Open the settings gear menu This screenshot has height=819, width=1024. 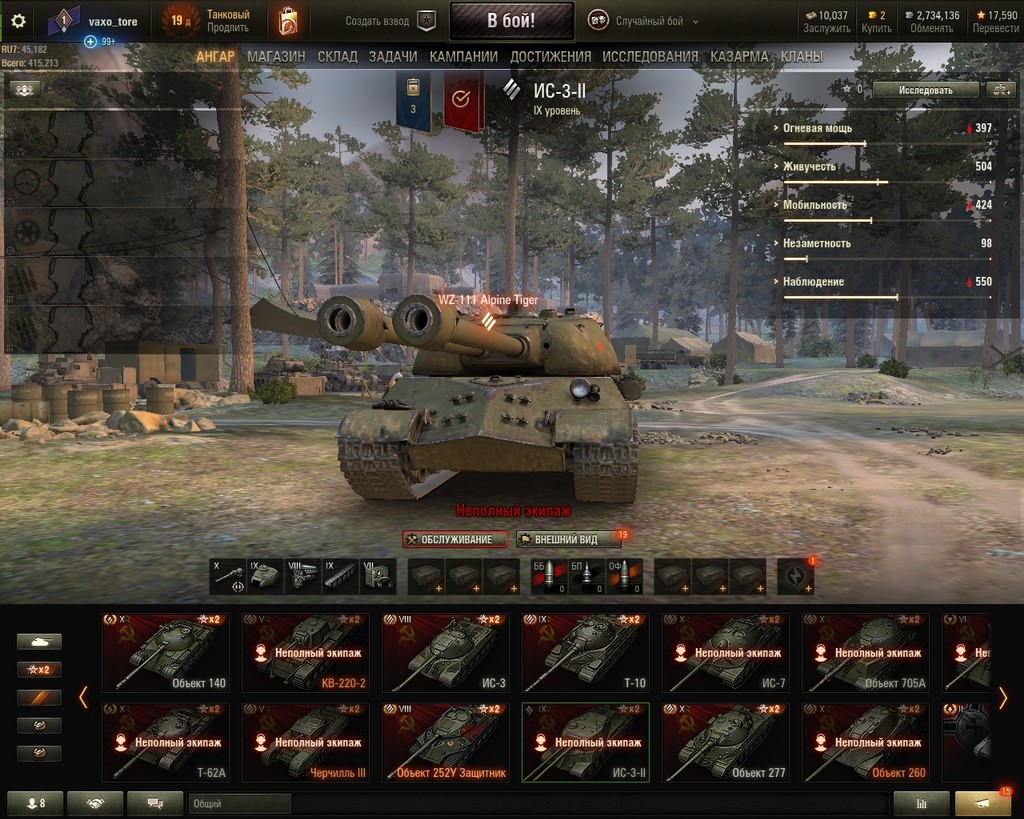click(x=17, y=20)
